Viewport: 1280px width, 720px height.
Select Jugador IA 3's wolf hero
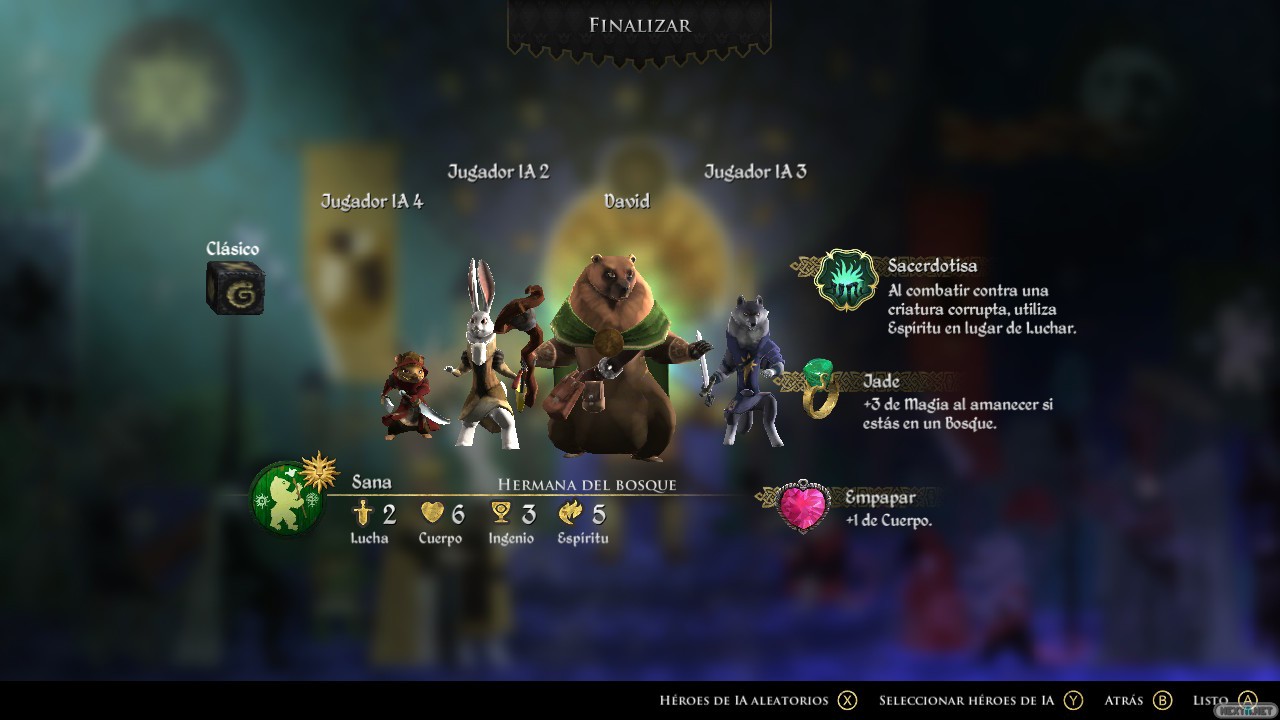coord(752,370)
